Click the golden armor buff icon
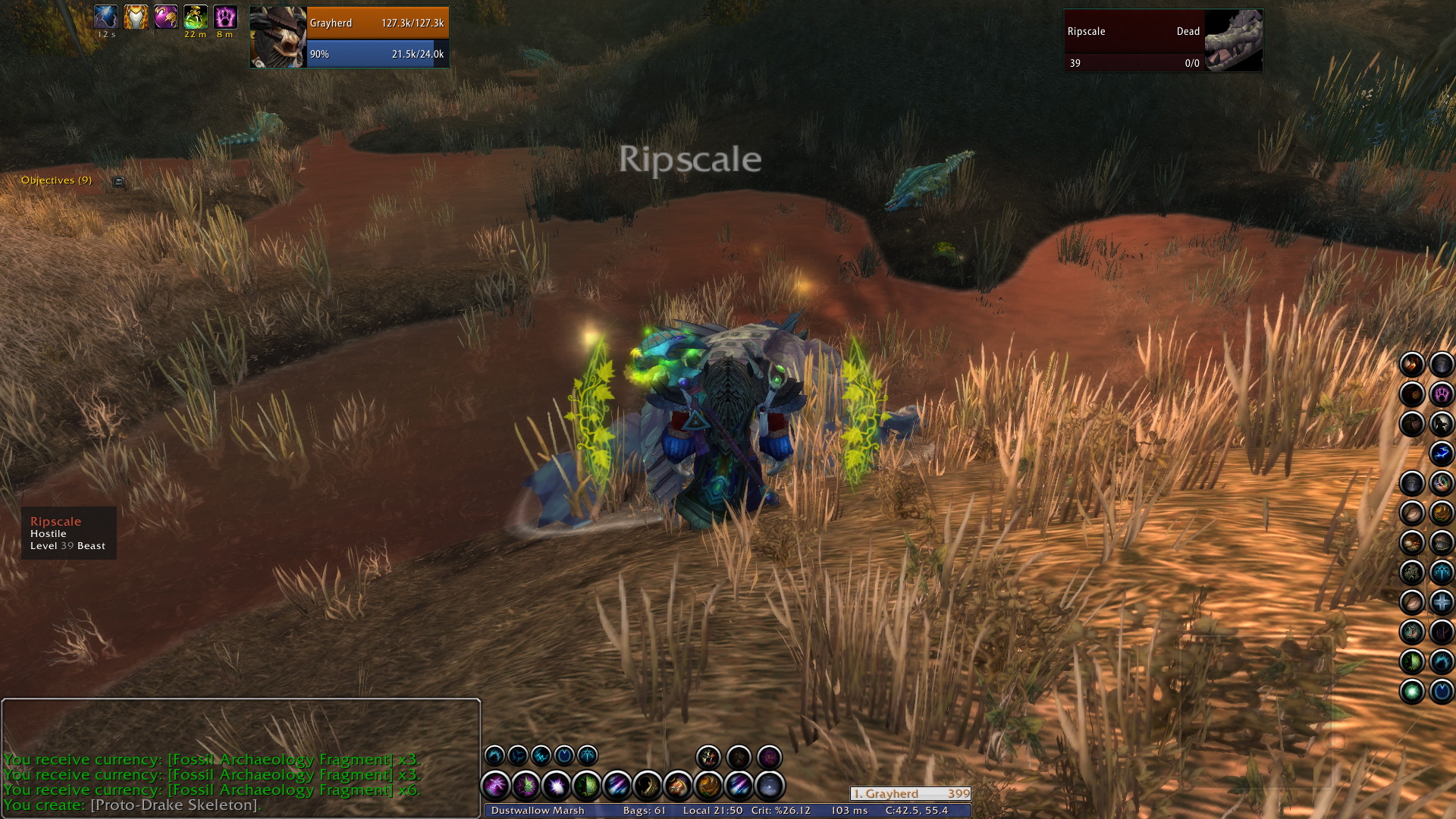Screen dimensions: 1456x819 [136, 17]
